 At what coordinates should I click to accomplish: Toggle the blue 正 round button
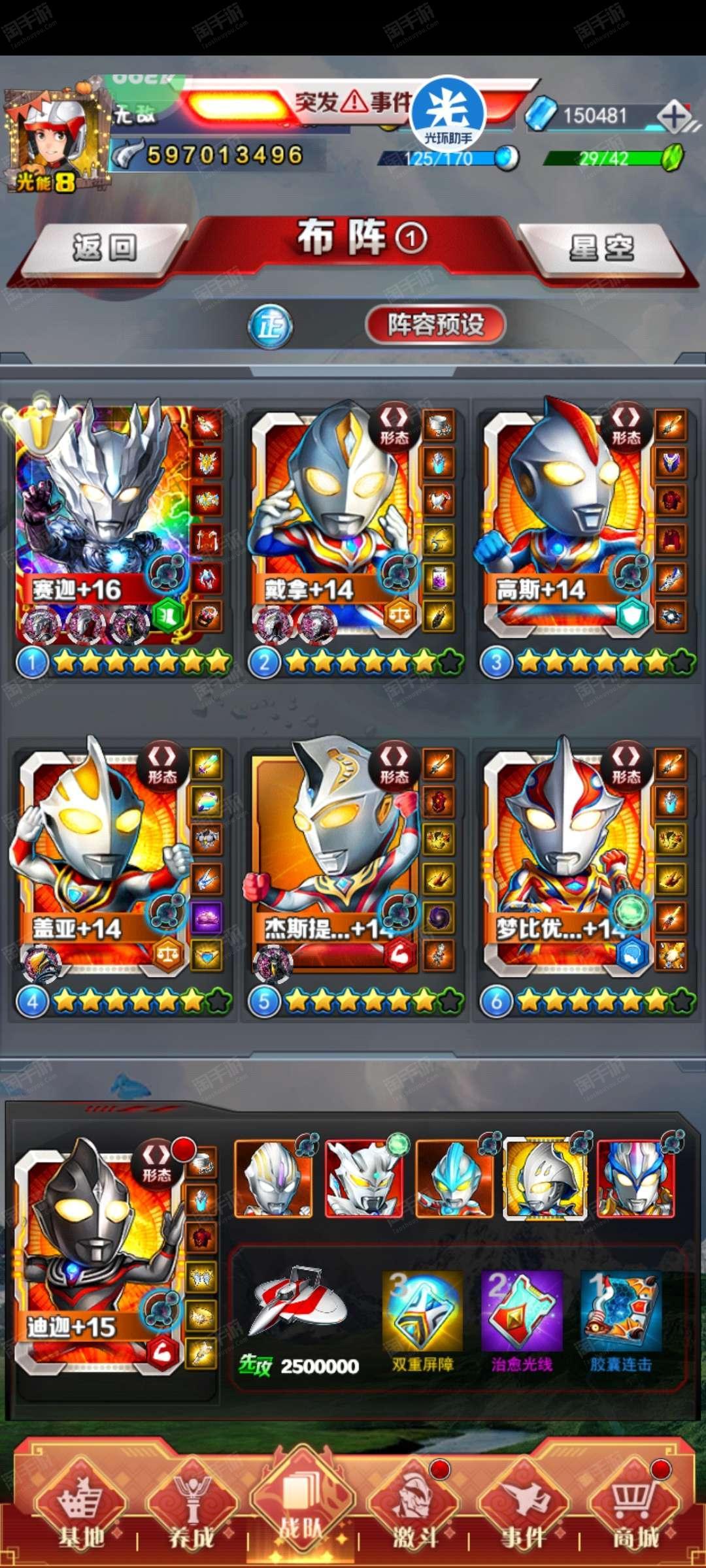pos(271,325)
